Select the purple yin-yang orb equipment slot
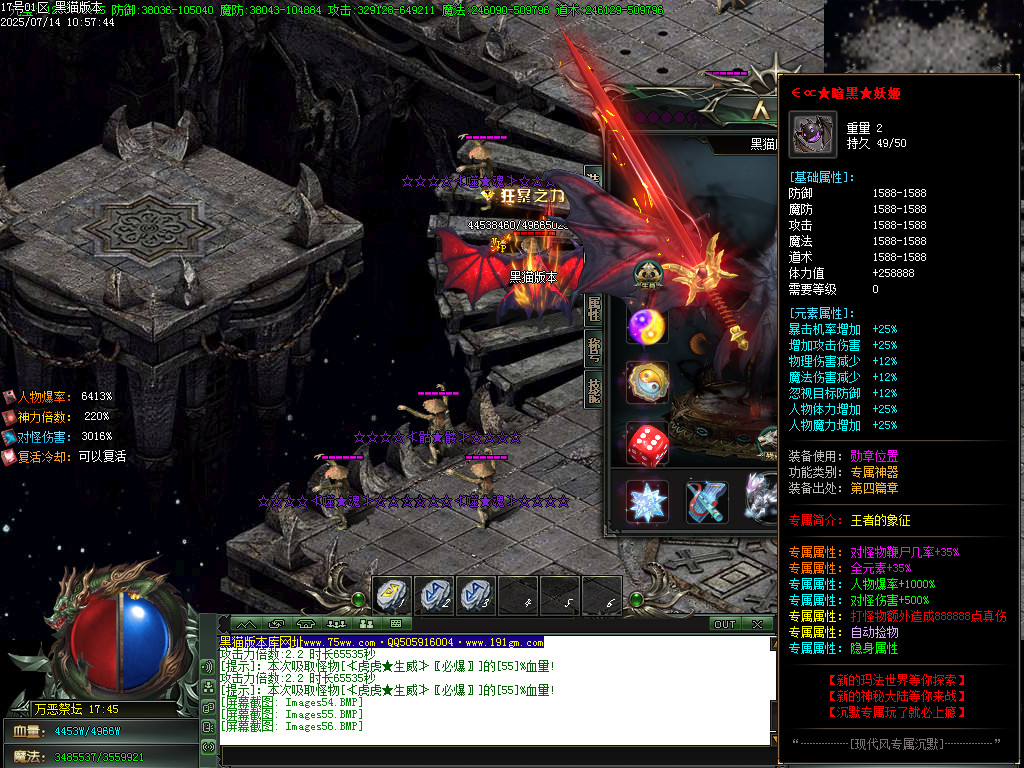1024x768 pixels. pos(647,326)
